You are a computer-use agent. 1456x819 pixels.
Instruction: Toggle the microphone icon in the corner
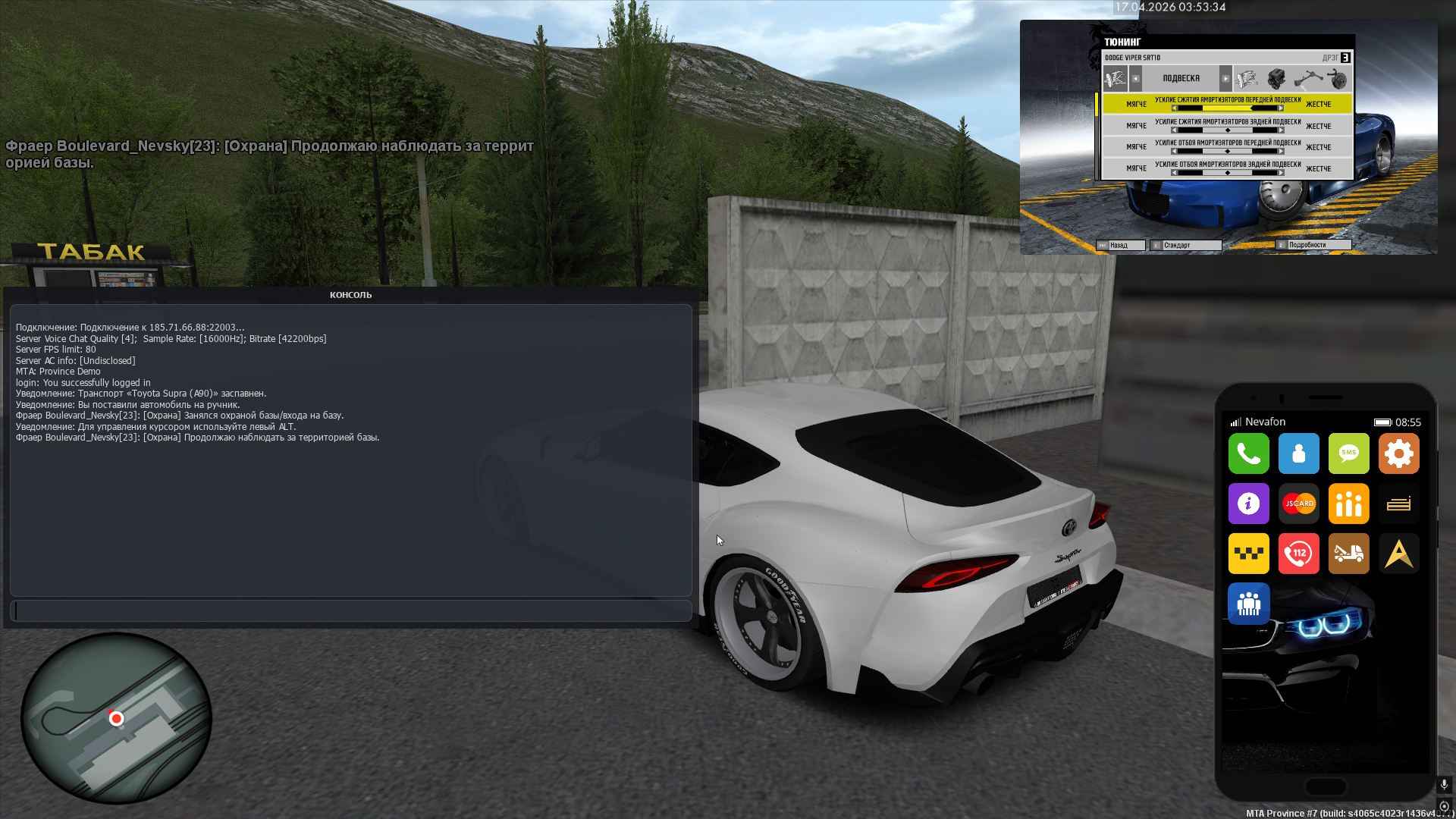point(1444,785)
